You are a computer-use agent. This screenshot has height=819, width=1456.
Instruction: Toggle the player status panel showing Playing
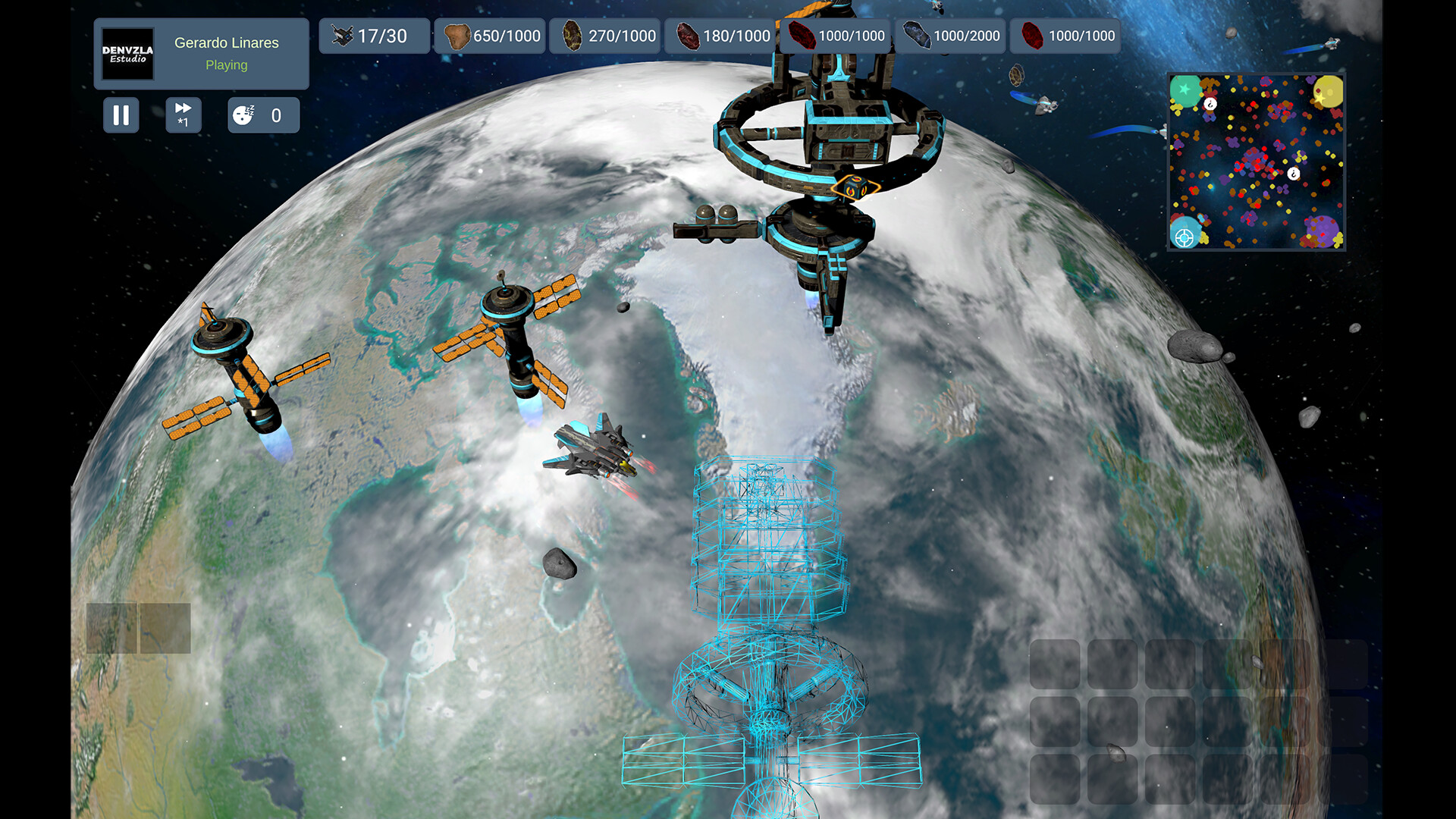click(226, 65)
